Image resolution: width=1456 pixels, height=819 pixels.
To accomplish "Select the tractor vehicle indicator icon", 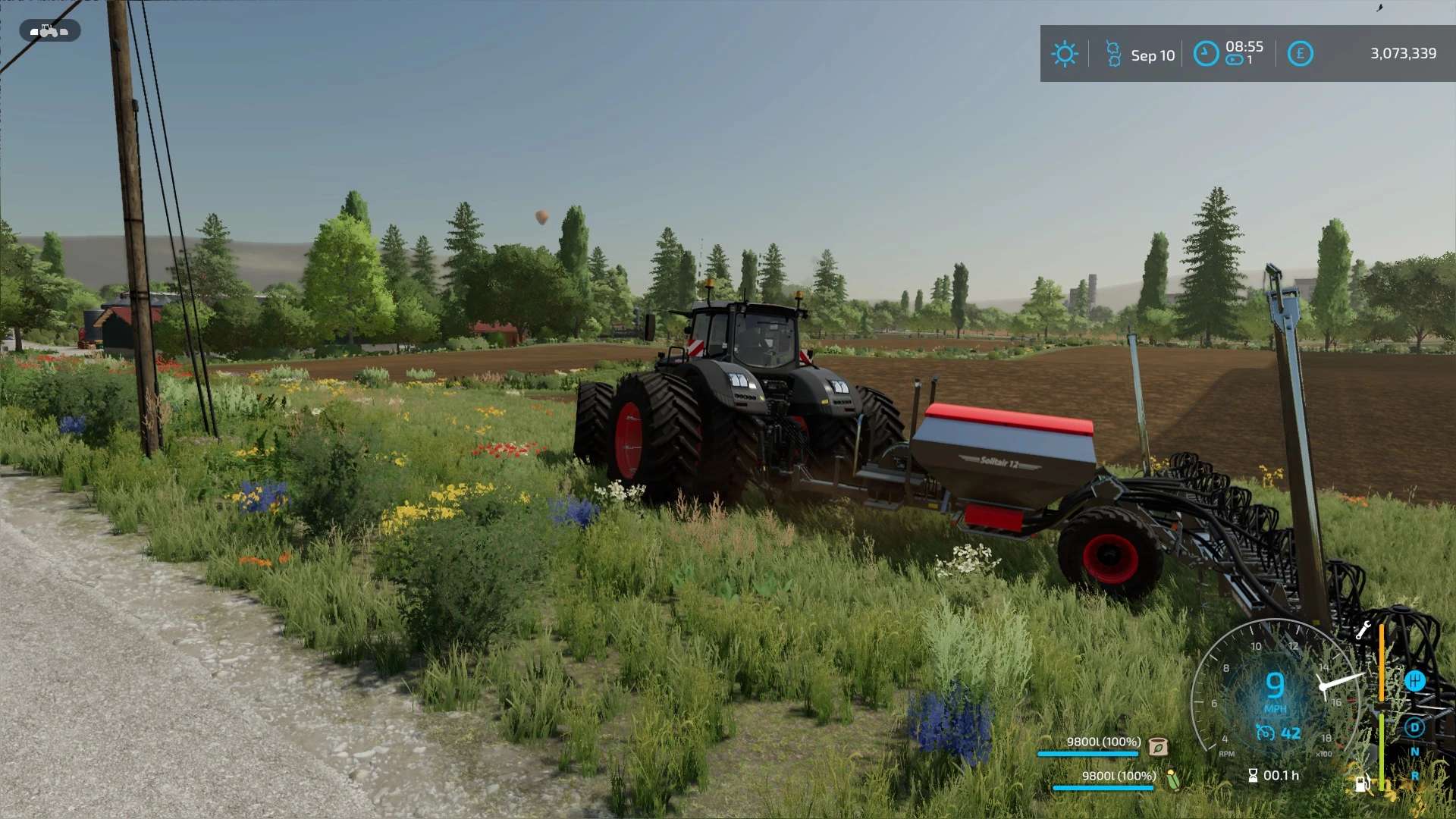I will click(49, 31).
